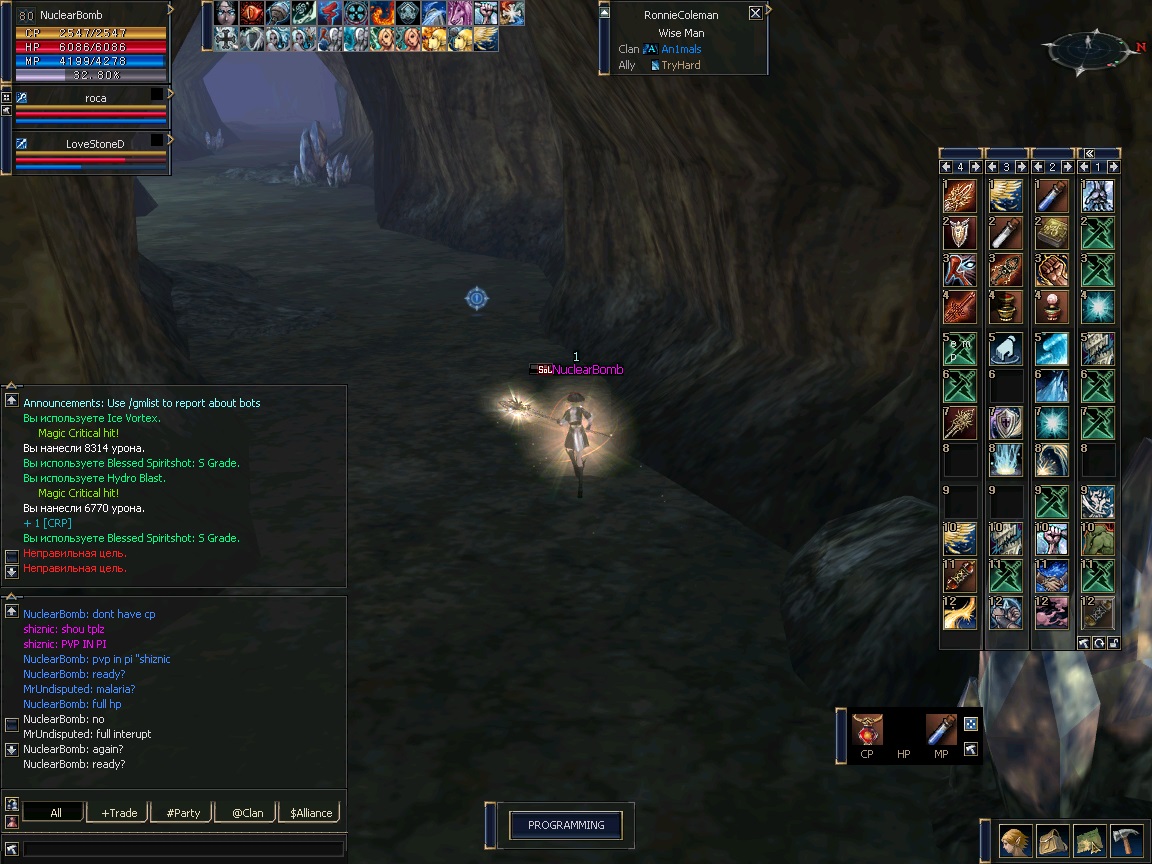Open the map scroll icon
The width and height of the screenshot is (1152, 864).
pyautogui.click(x=1090, y=841)
